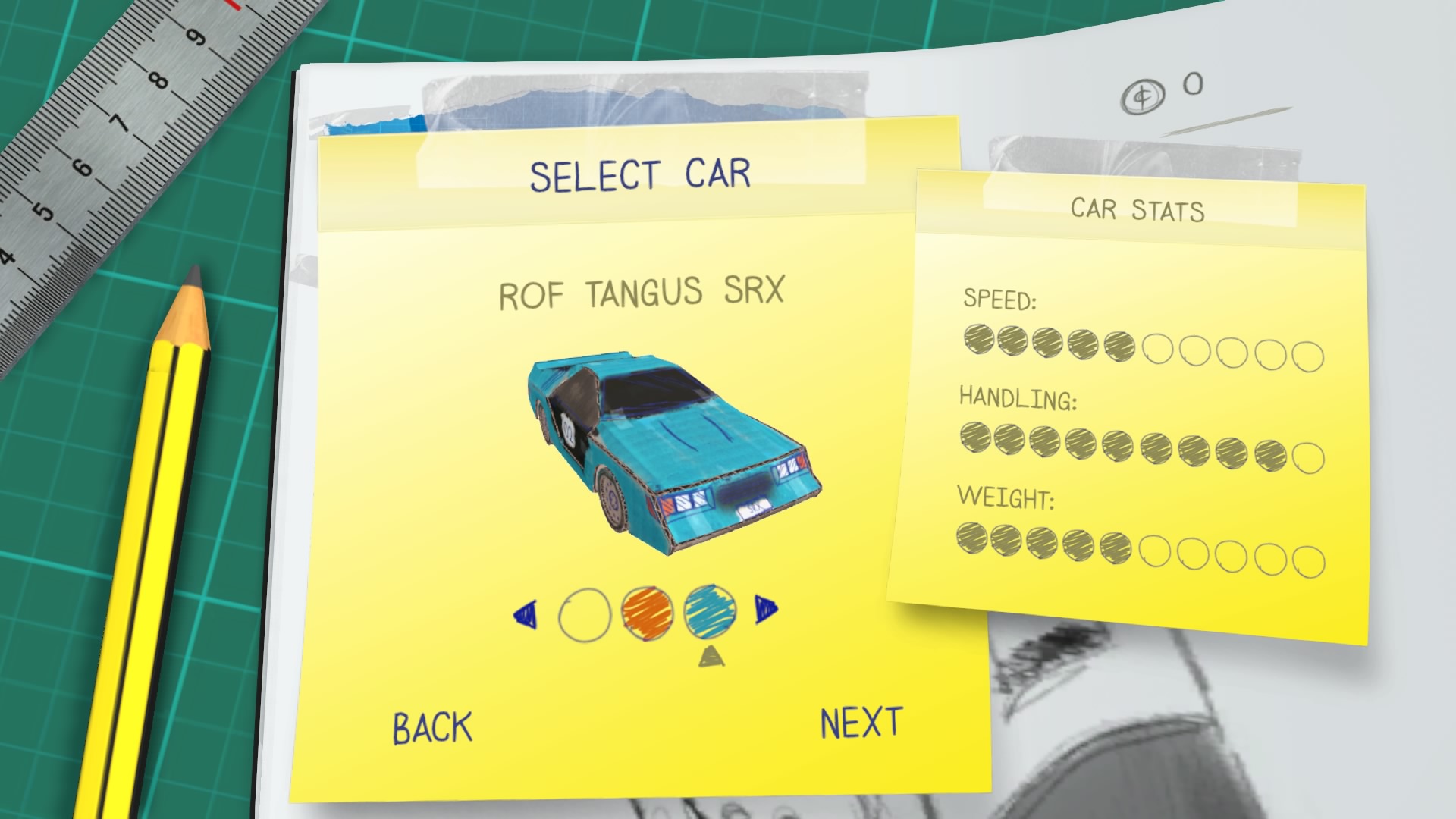Screen dimensions: 1456x819
Task: Proceed with the NEXT button
Action: coord(861,723)
